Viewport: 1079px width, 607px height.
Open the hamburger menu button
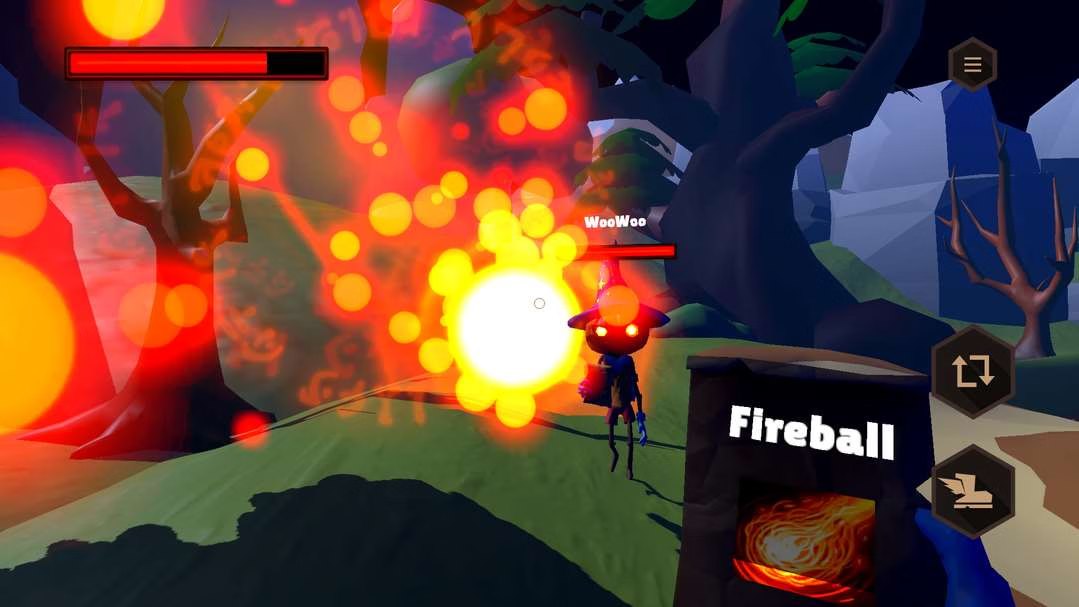click(x=972, y=66)
